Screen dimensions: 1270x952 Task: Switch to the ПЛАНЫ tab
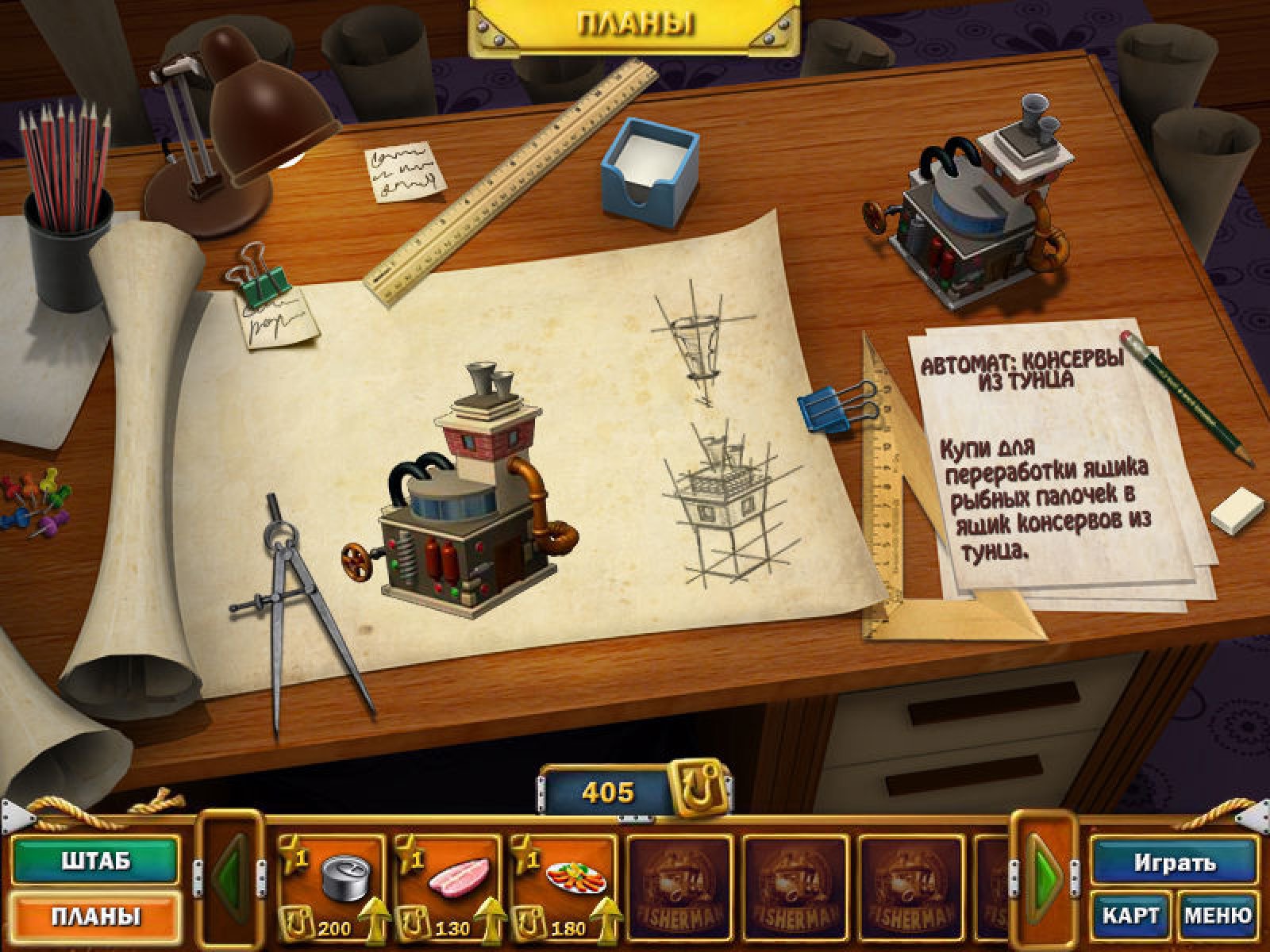[95, 916]
